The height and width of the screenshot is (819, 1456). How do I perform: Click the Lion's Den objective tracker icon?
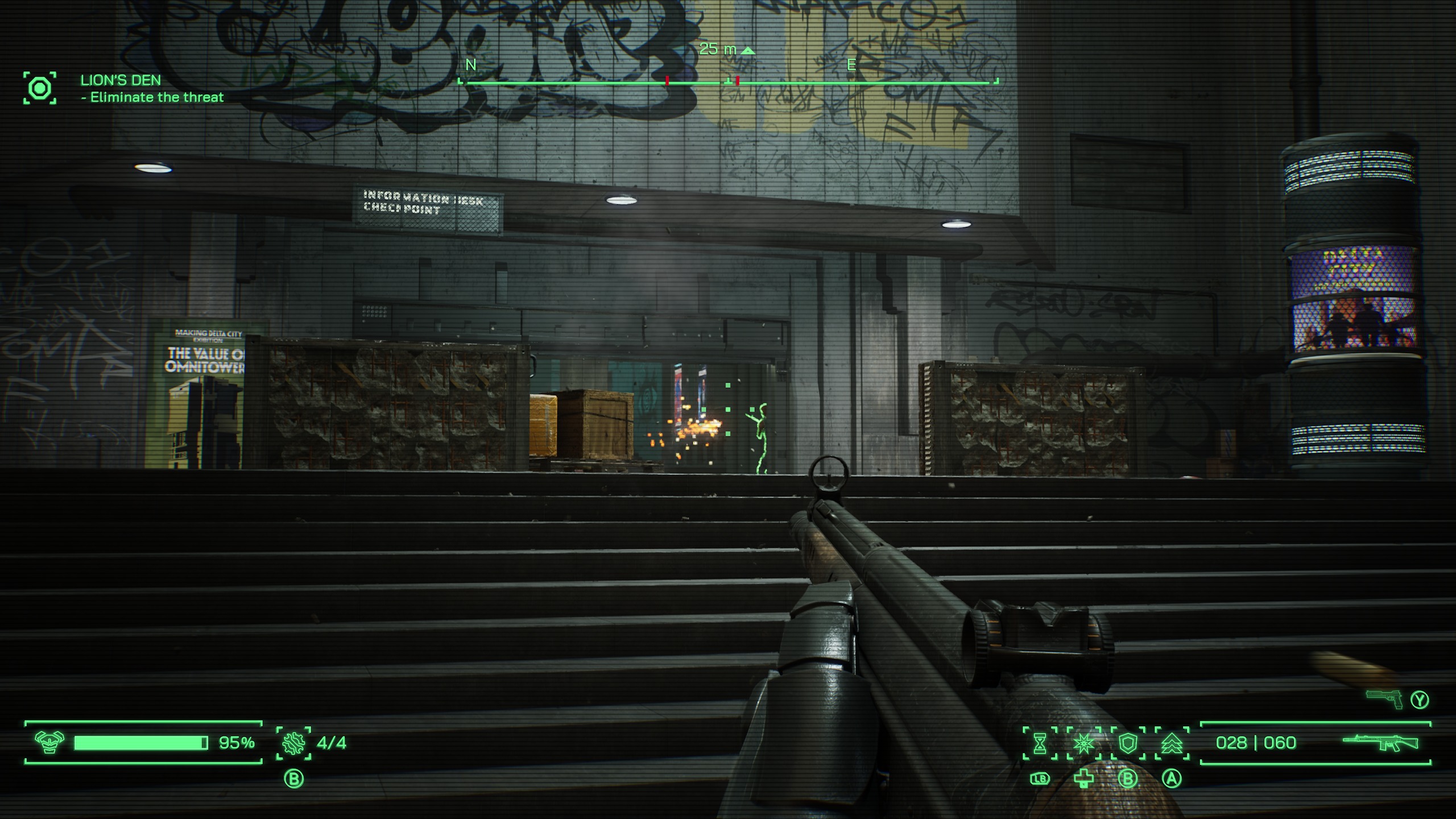click(x=40, y=88)
